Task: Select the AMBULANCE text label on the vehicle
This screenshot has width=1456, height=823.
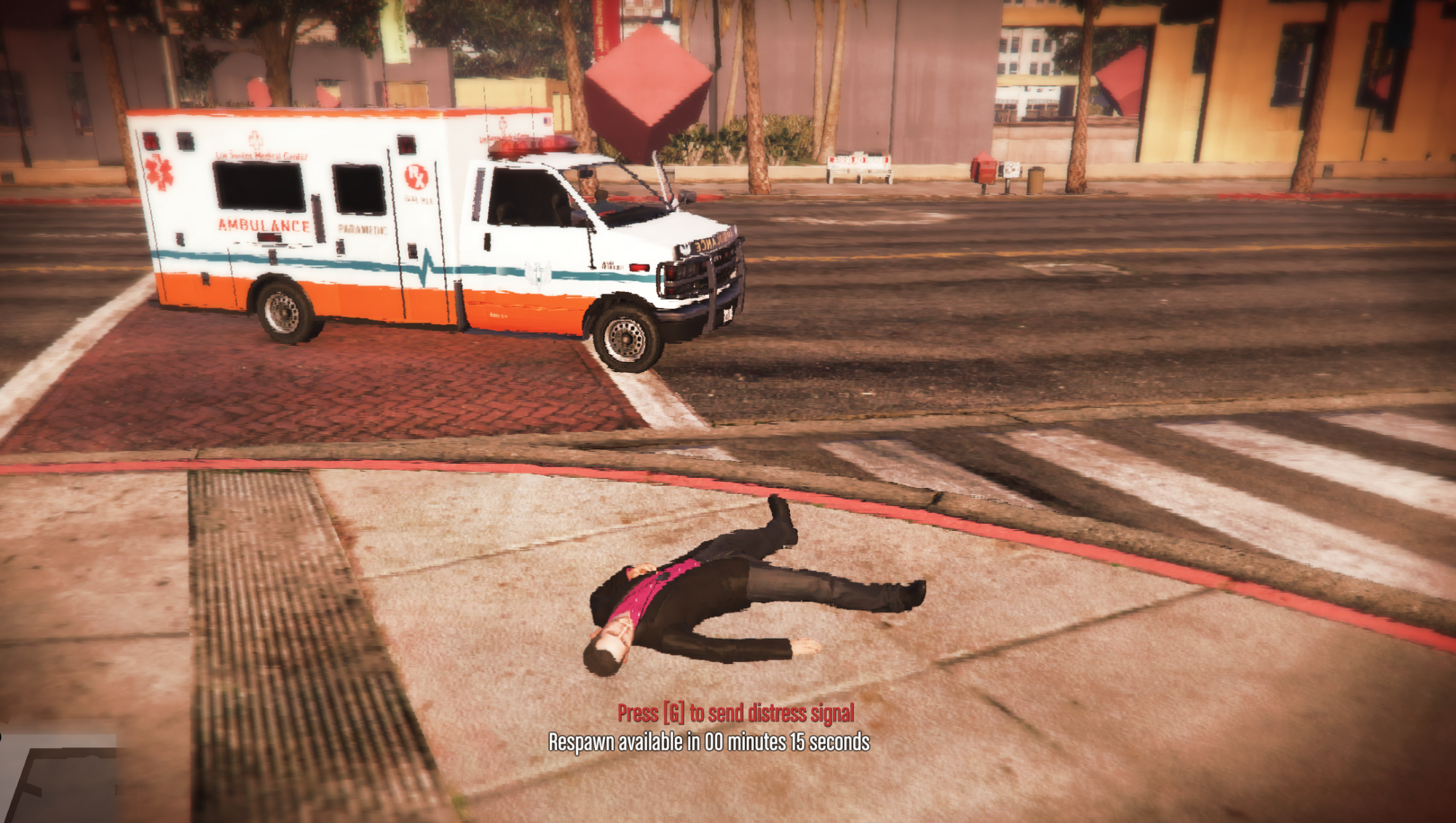Action: pos(266,227)
